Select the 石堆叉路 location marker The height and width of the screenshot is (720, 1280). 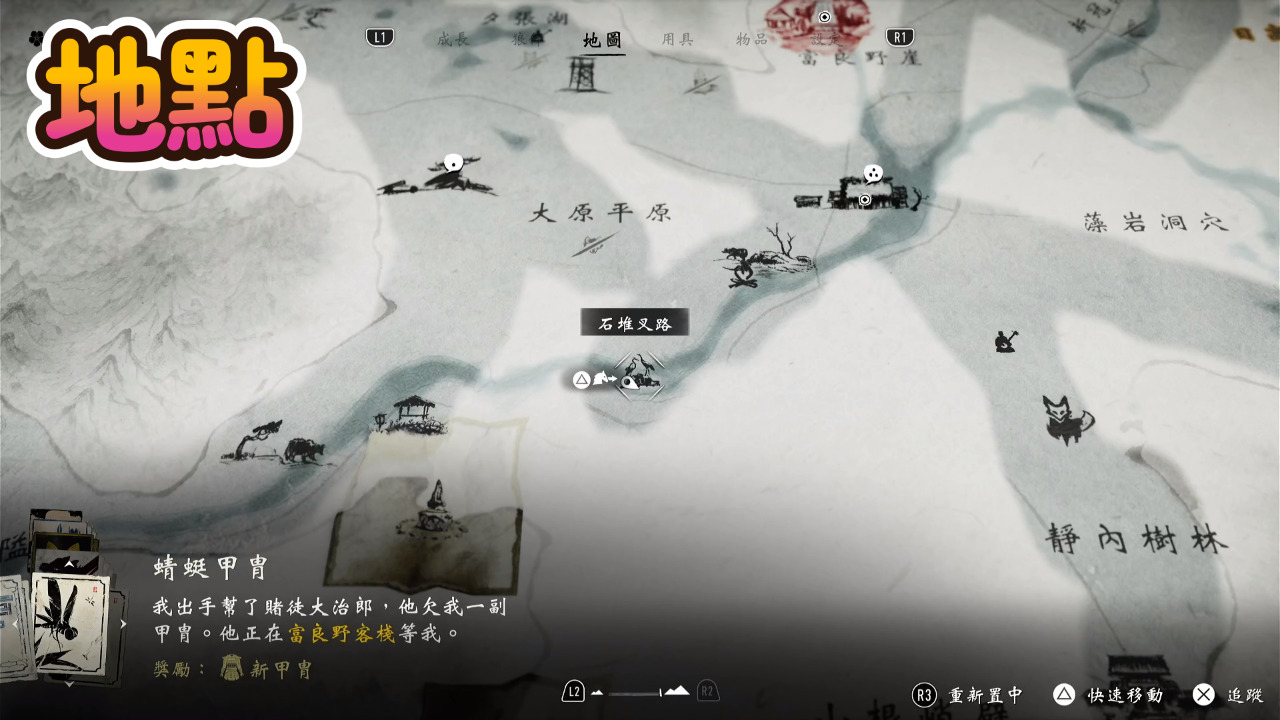(639, 377)
